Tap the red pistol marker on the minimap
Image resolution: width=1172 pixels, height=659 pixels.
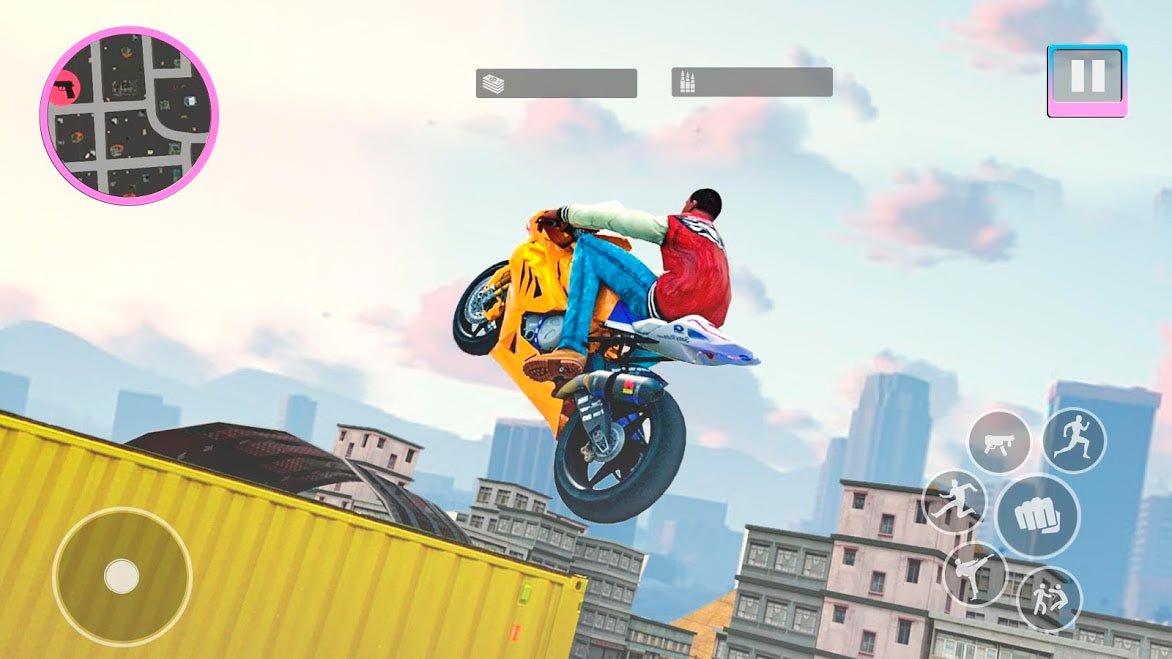tap(66, 90)
